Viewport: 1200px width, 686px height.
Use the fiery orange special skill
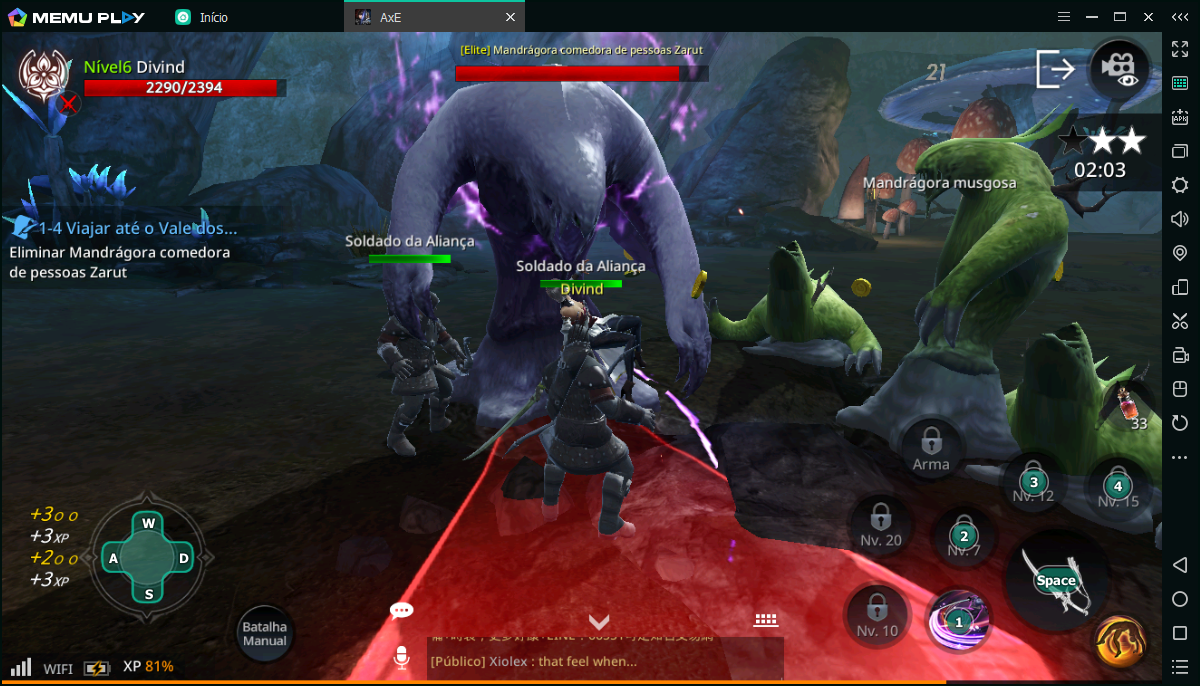pos(1119,641)
